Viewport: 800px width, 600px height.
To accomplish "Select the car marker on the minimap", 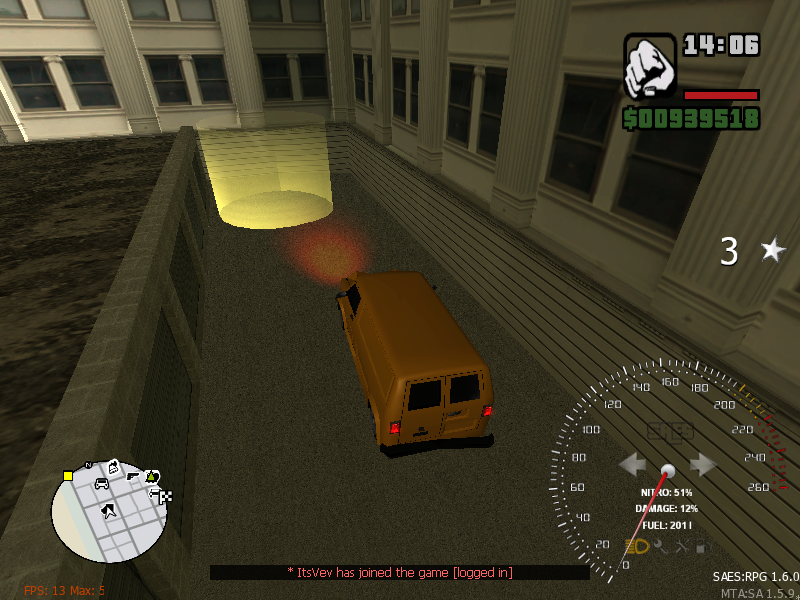I will [x=101, y=484].
